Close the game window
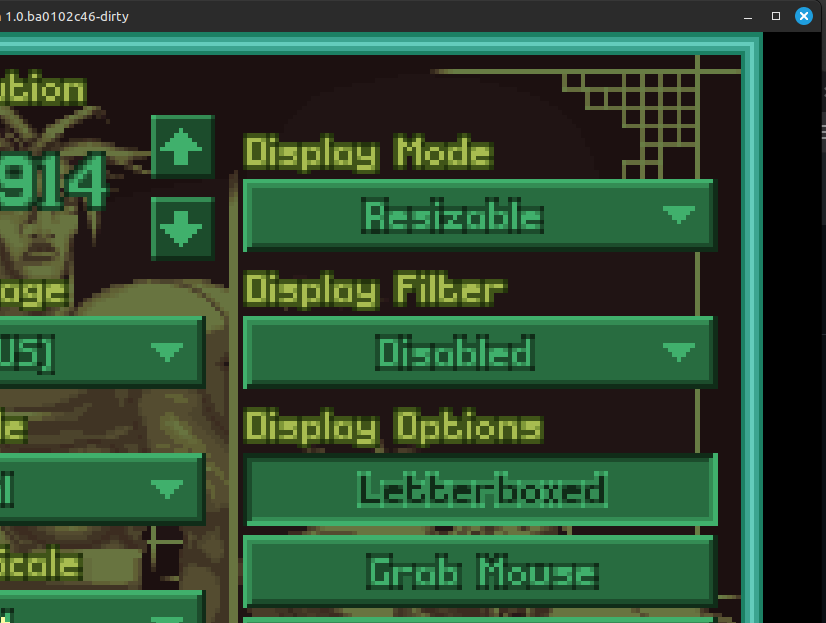The image size is (826, 623). (x=804, y=16)
